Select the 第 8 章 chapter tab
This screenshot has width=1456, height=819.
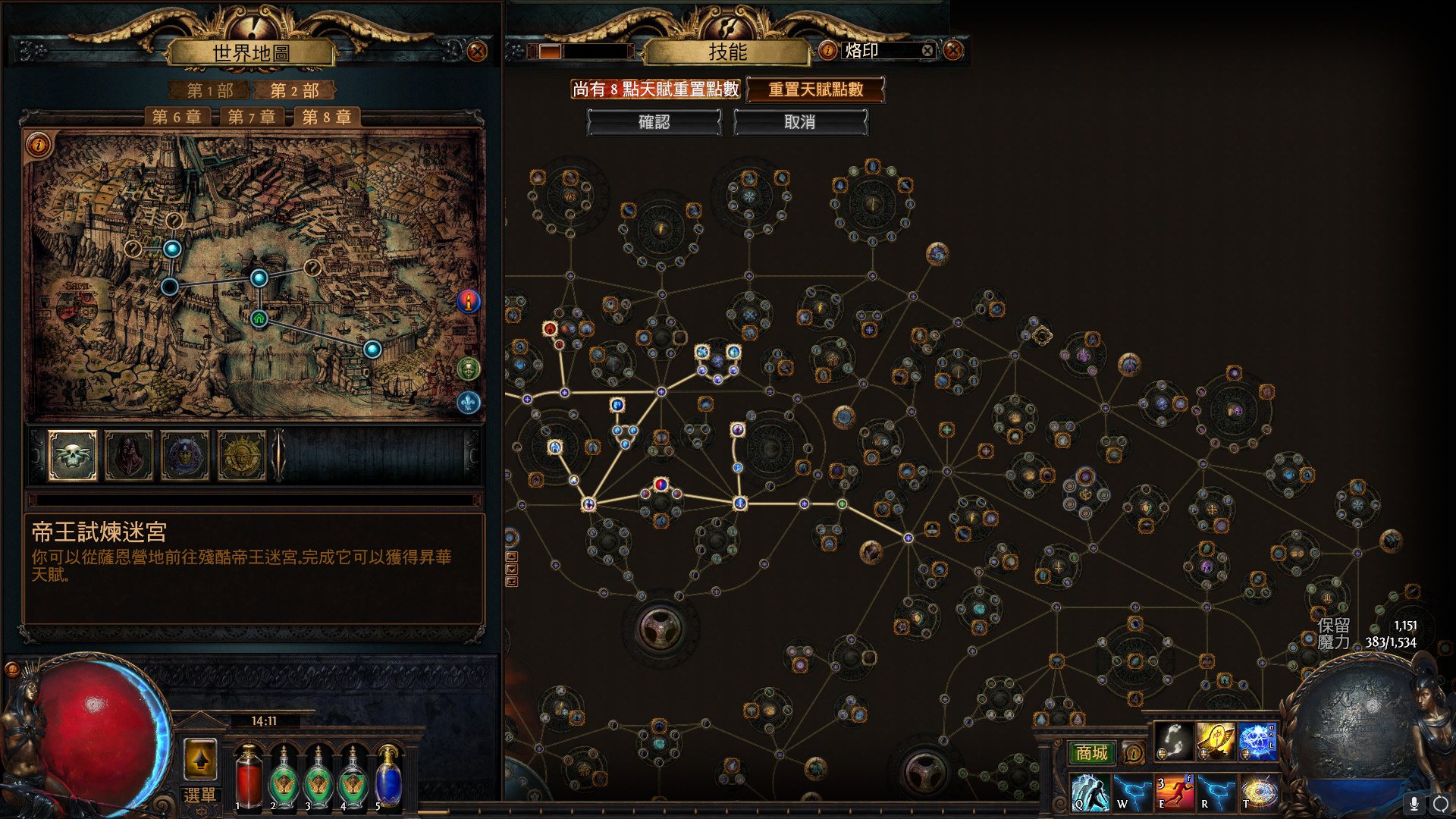point(326,117)
